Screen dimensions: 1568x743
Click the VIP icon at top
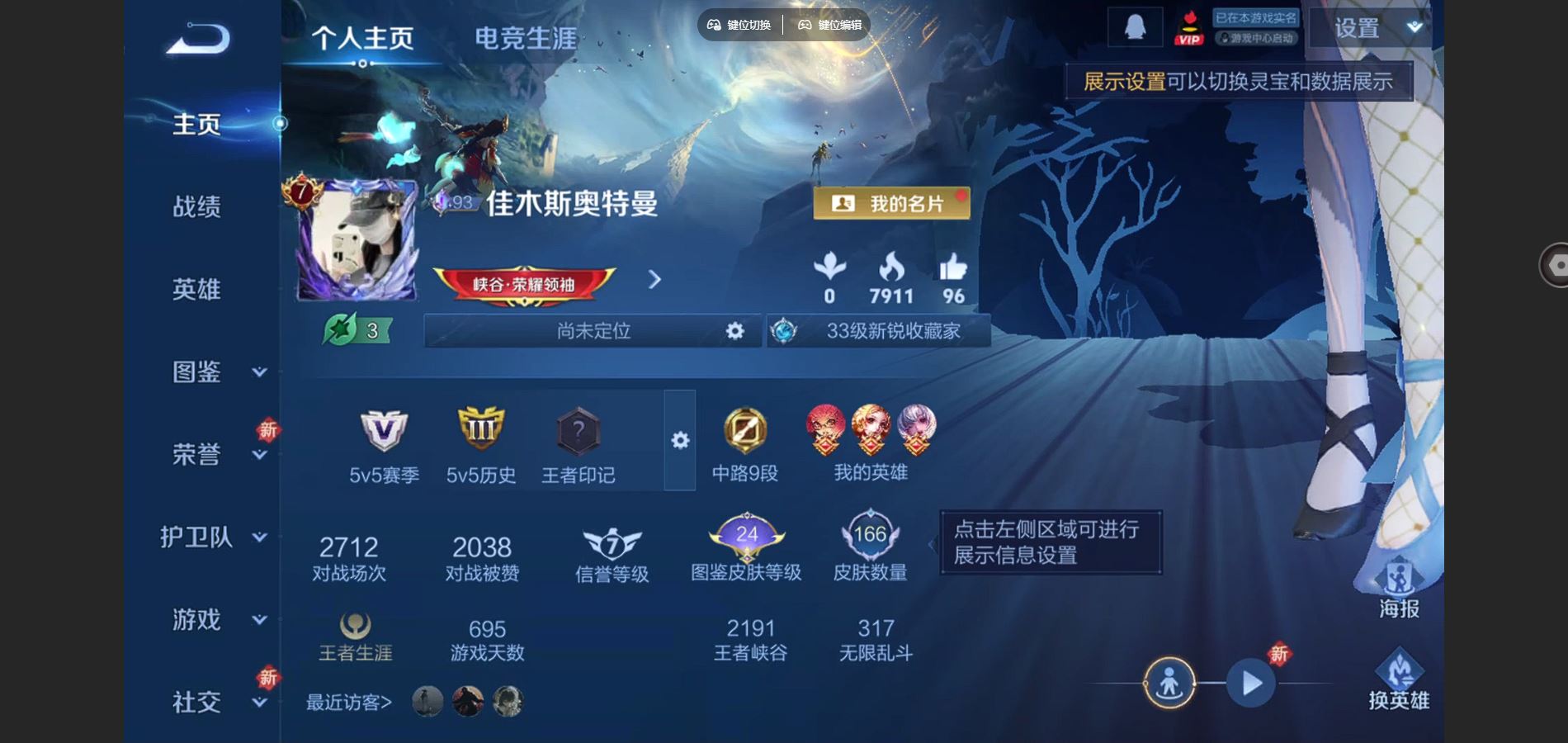(1188, 26)
